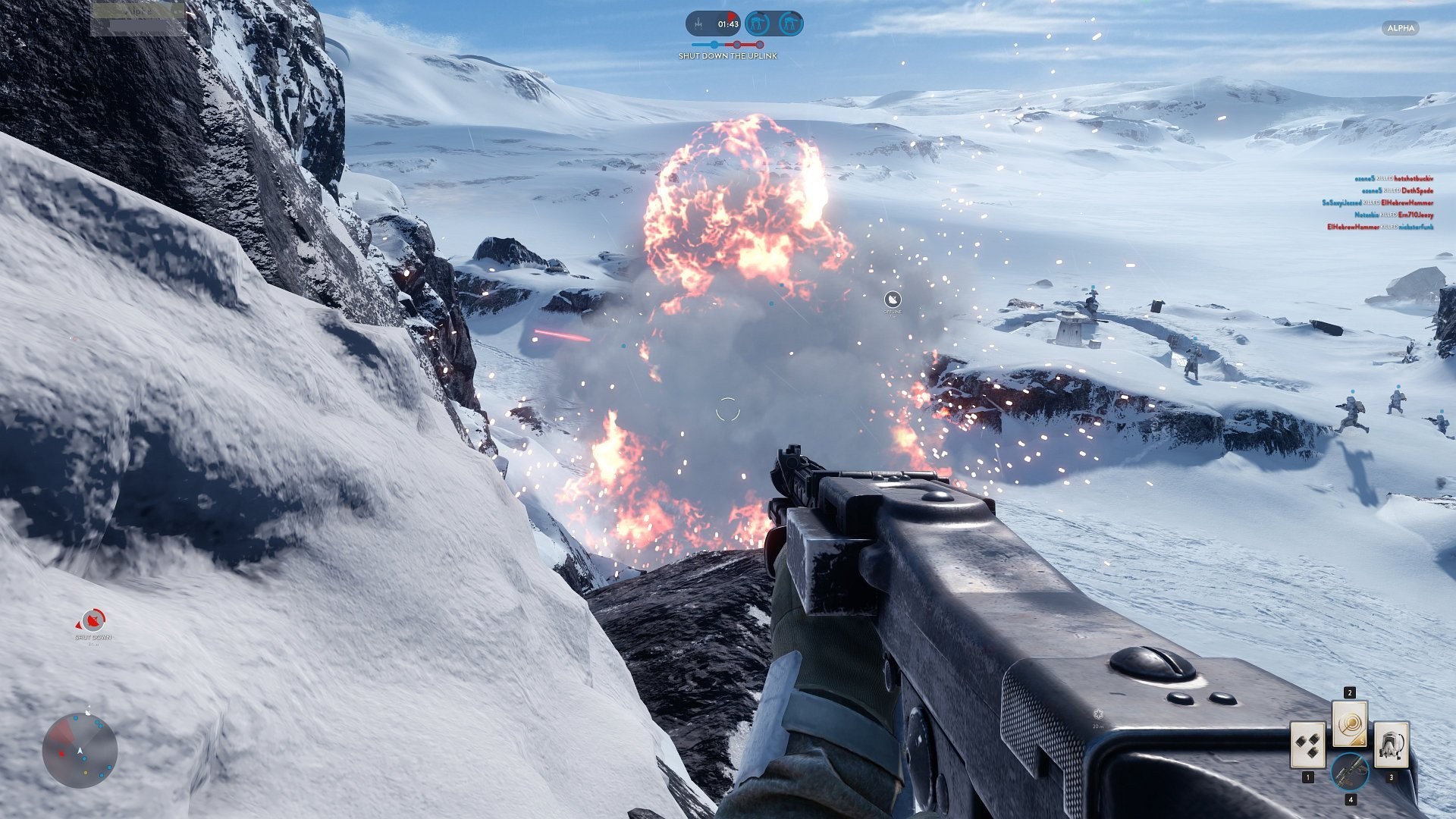
Task: Click the blaster weapon icon in slot 4
Action: [x=1350, y=772]
